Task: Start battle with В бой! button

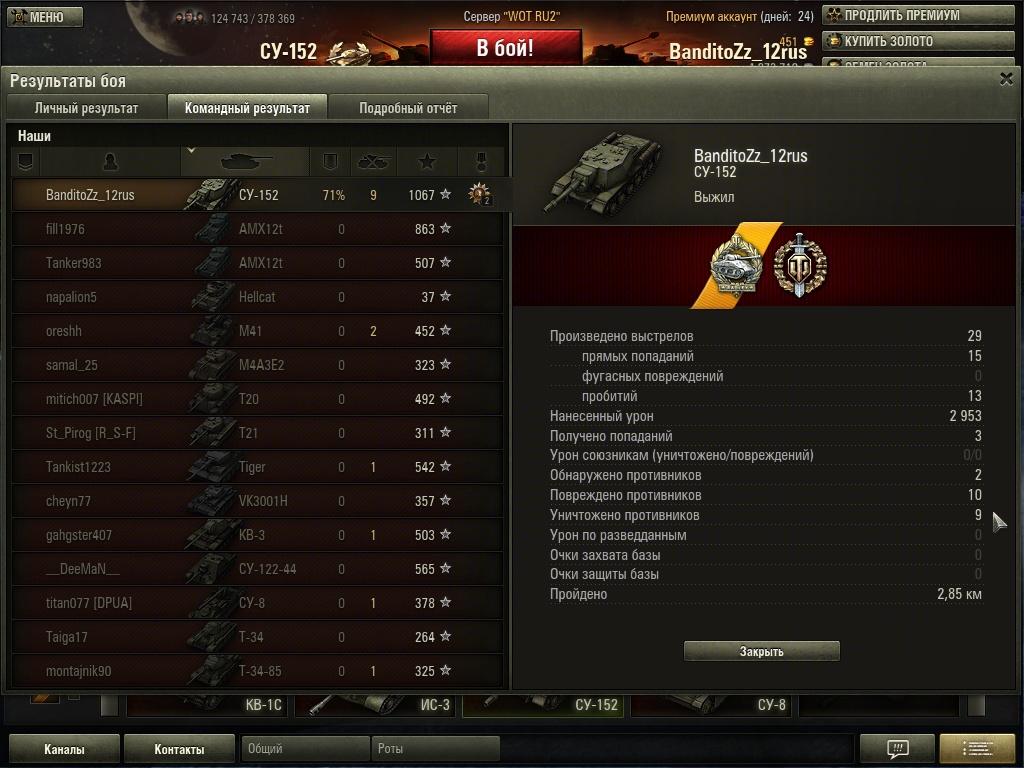Action: (505, 48)
